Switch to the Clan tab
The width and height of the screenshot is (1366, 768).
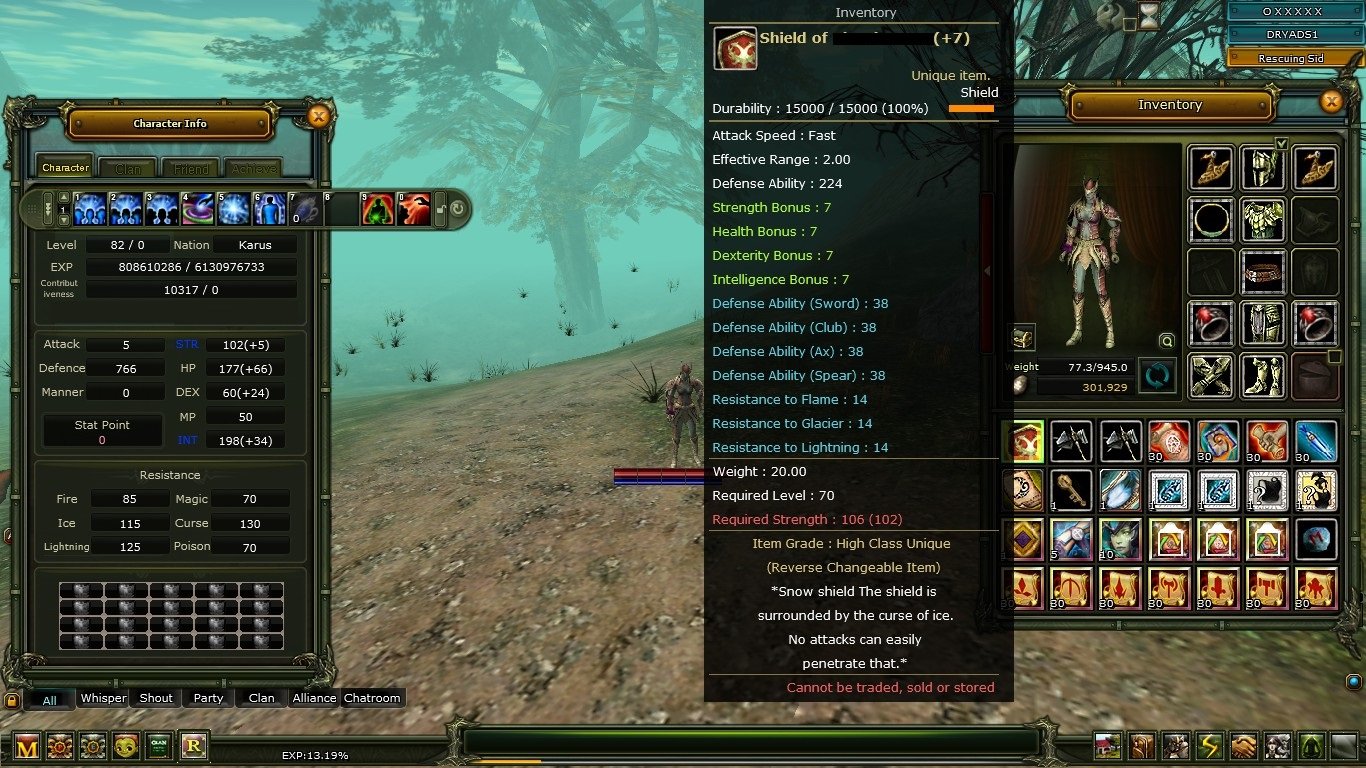point(127,167)
